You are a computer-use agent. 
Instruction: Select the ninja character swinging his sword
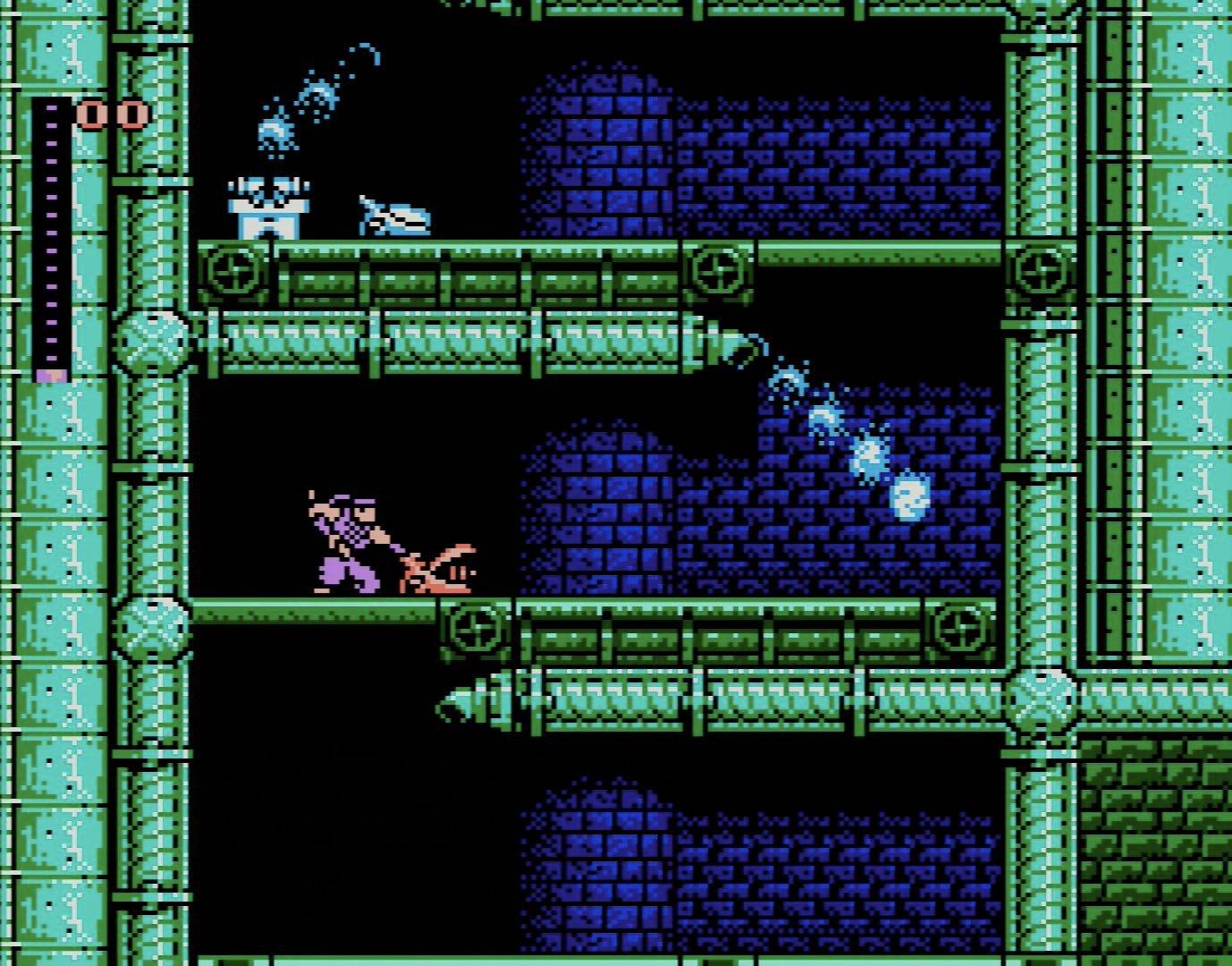point(349,537)
